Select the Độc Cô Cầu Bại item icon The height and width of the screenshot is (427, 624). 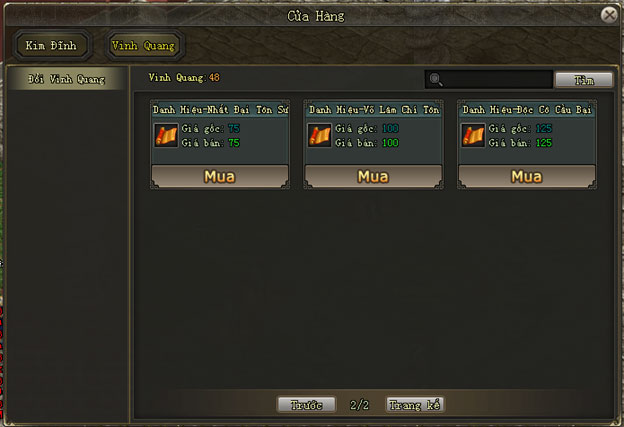point(473,135)
